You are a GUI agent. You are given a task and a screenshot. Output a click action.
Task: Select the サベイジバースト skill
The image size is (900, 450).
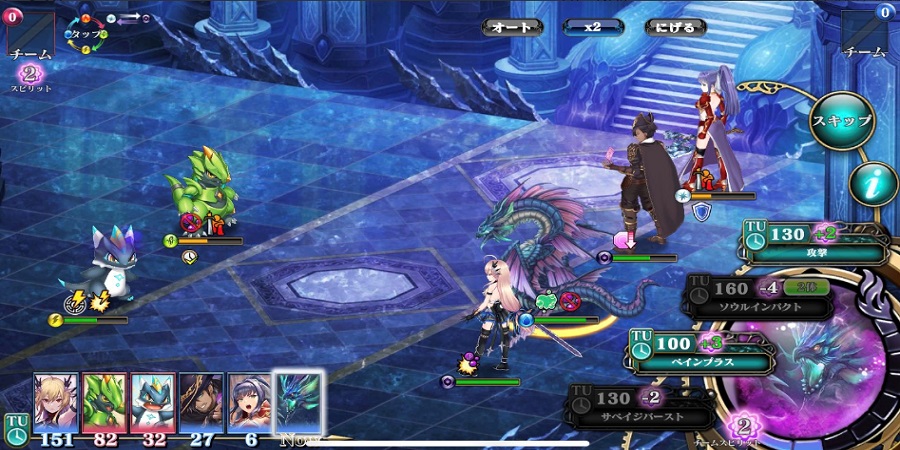(x=642, y=404)
